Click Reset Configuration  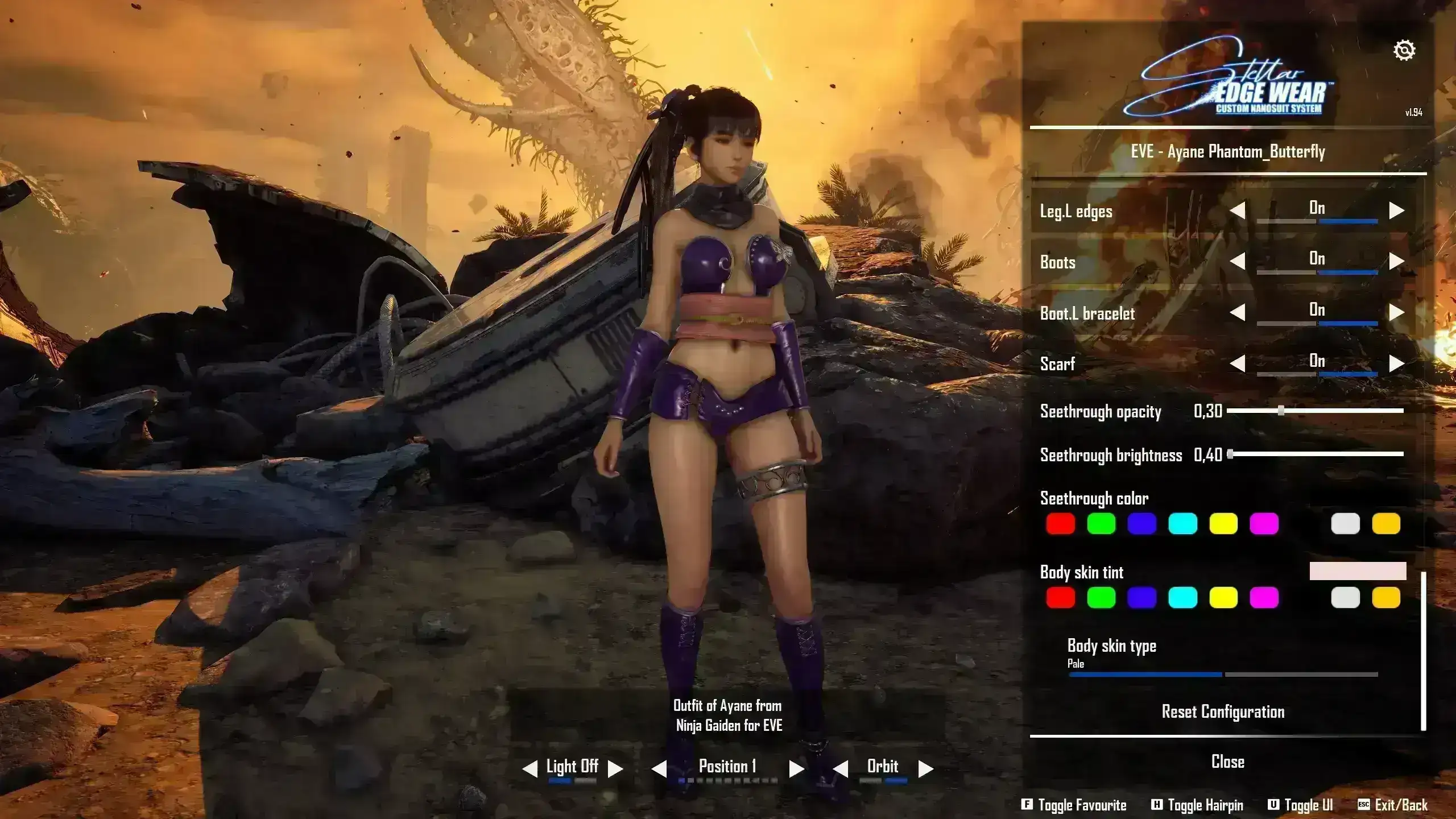pos(1223,712)
